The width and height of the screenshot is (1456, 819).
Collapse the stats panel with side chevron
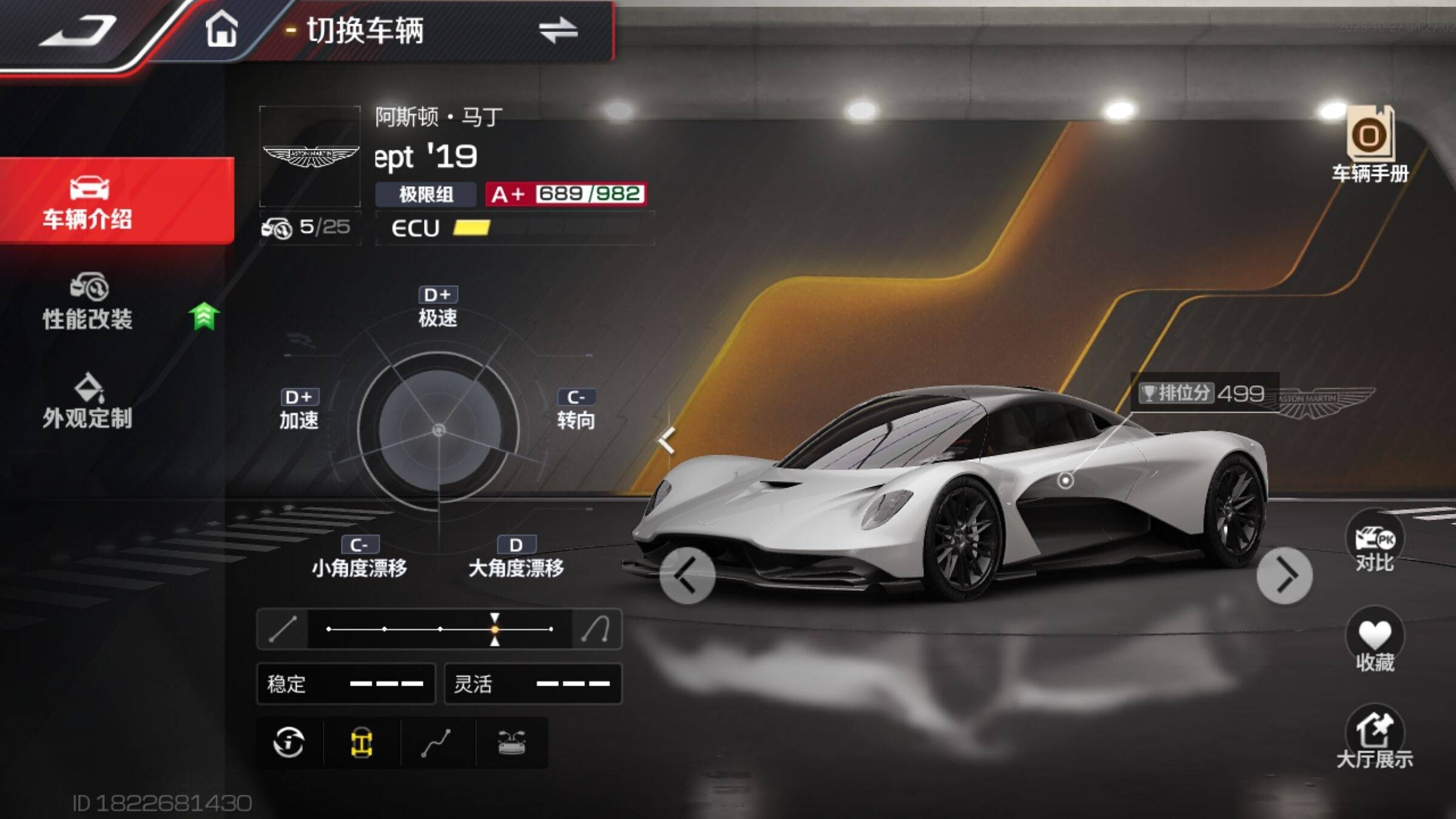pyautogui.click(x=667, y=440)
